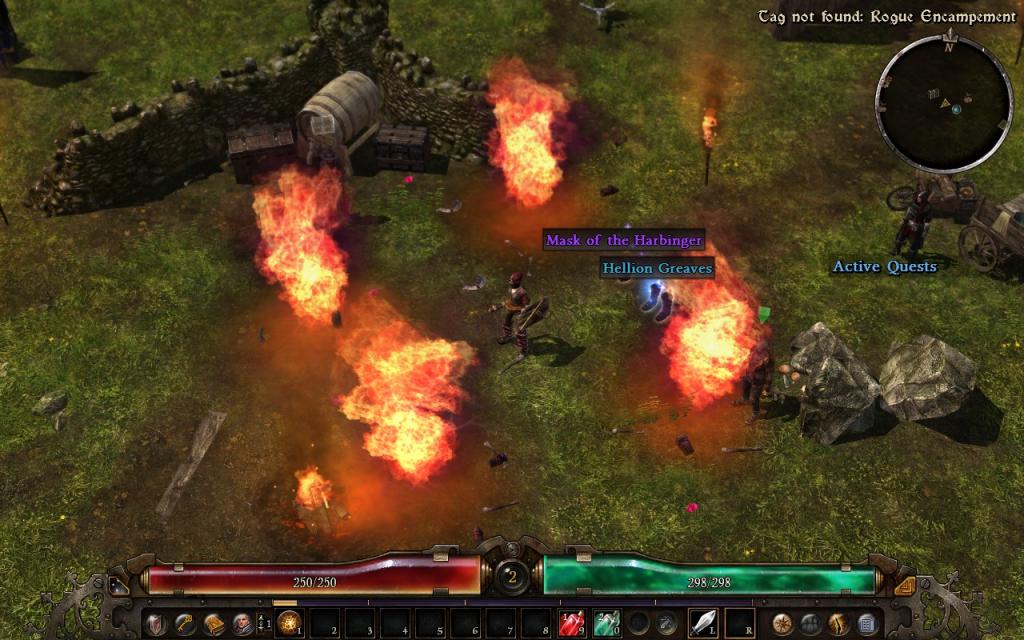The image size is (1024, 640).
Task: Select the grey-haired portrait icon
Action: click(241, 624)
